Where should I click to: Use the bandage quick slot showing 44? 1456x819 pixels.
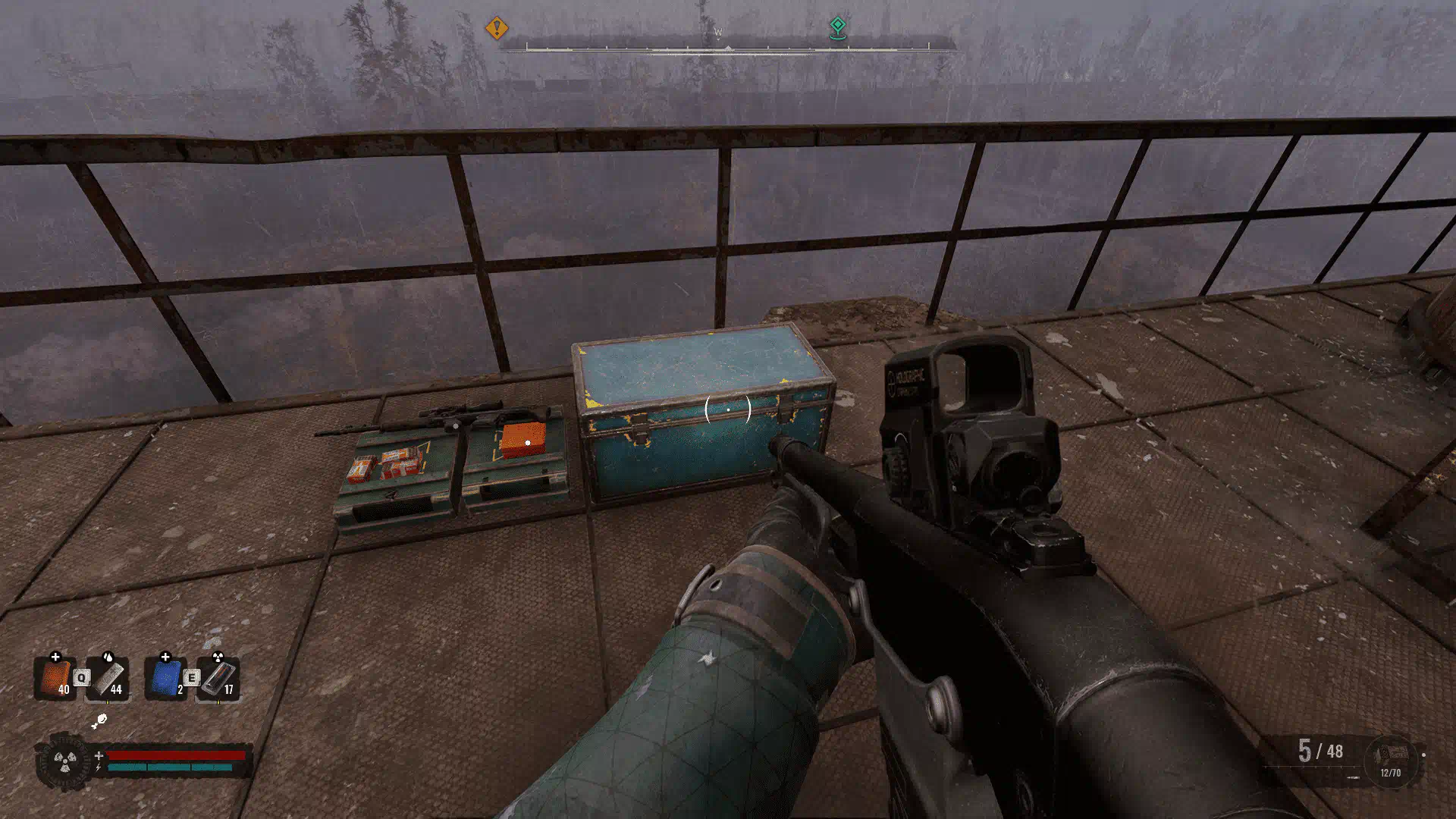109,677
